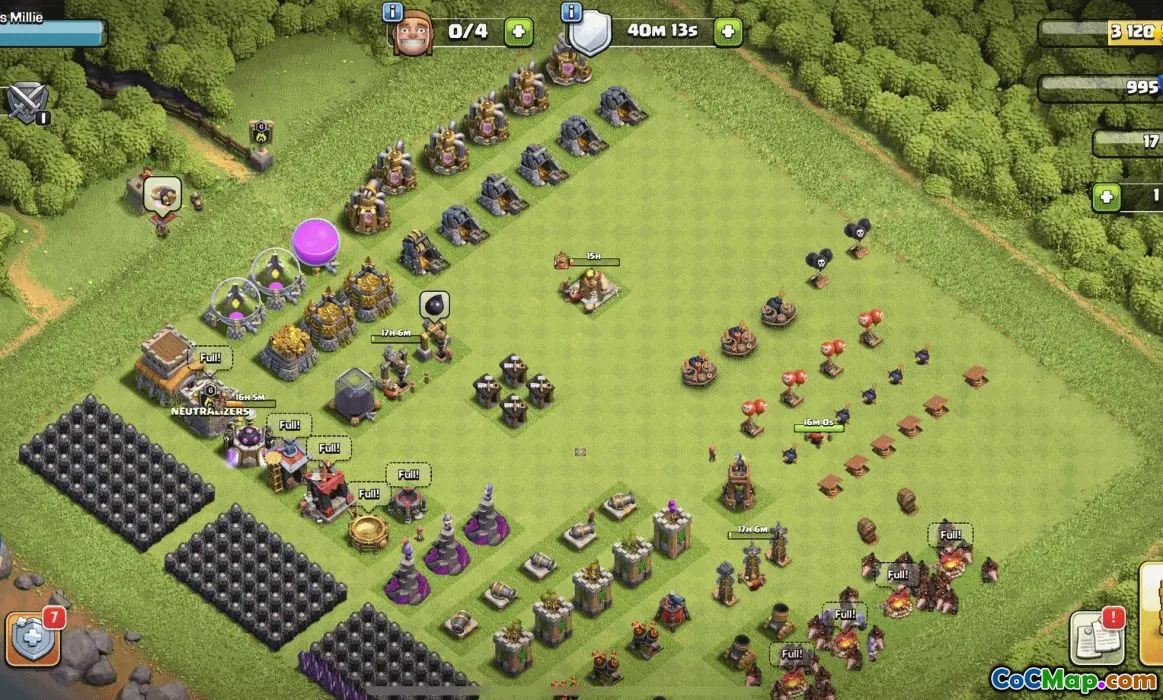Open the crossed swords league badge
The height and width of the screenshot is (700, 1163).
[26, 101]
